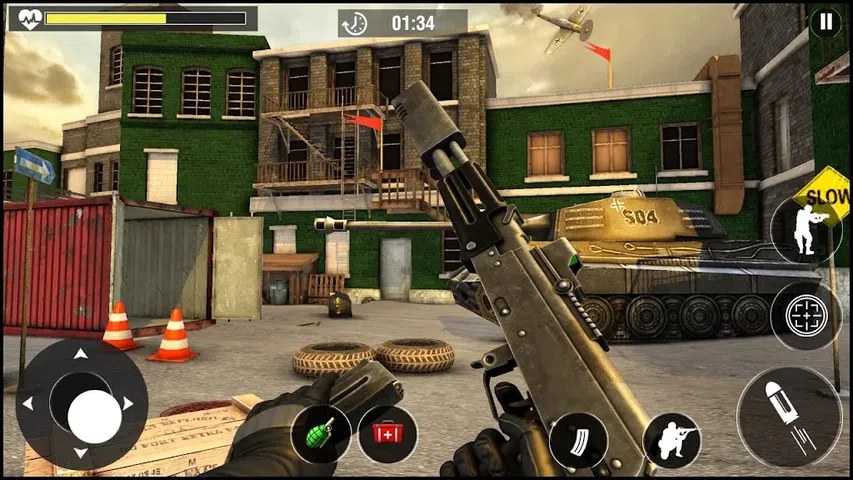Screen dimensions: 853x480
Task: Reload with the ammo magazine button
Action: coord(578,440)
